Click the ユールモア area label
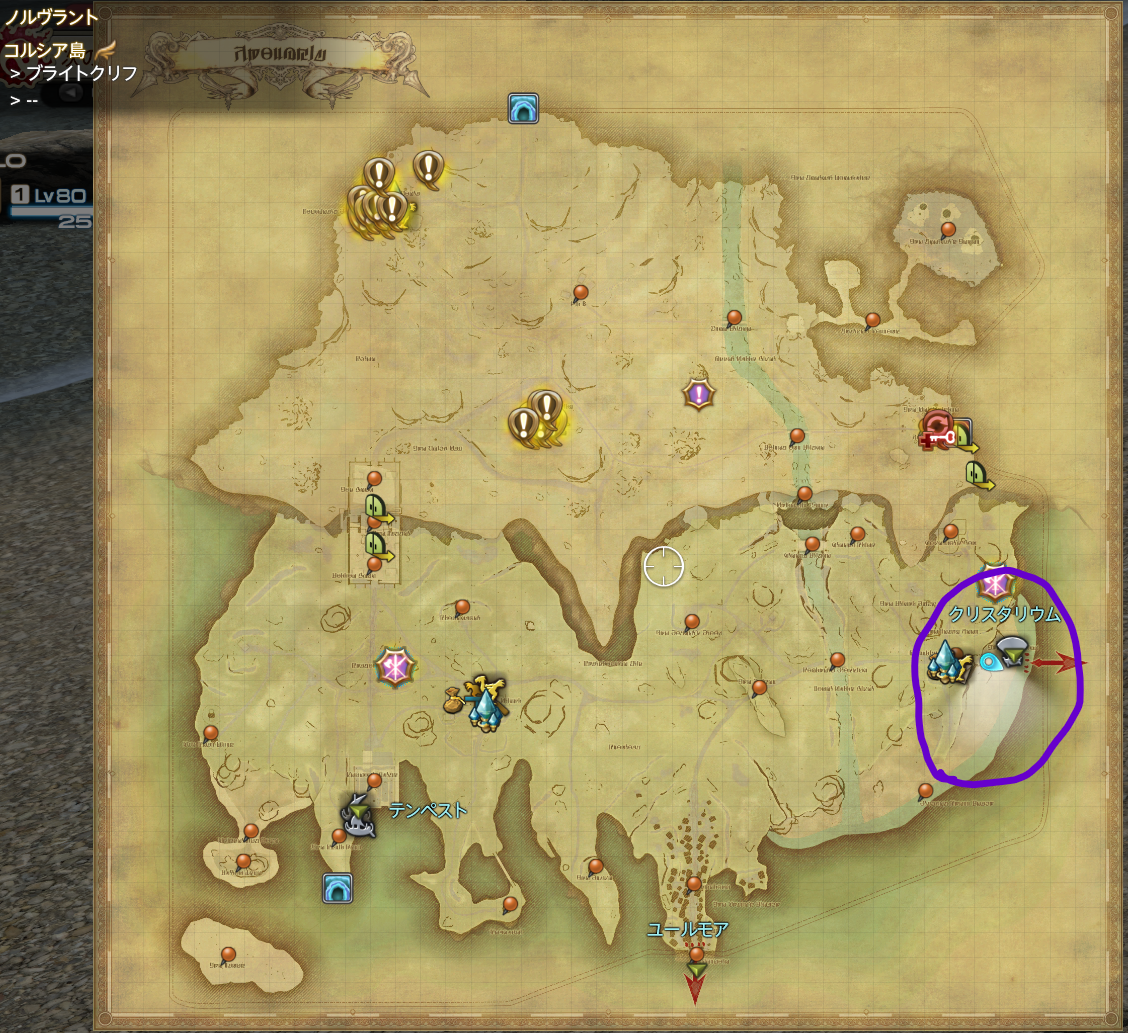Image resolution: width=1128 pixels, height=1033 pixels. [687, 930]
